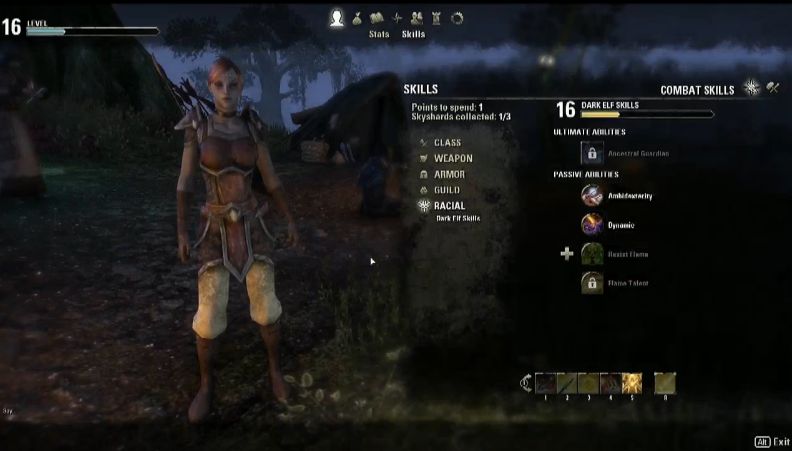The width and height of the screenshot is (792, 451).
Task: Open the two-figures group menu icon
Action: click(x=417, y=17)
